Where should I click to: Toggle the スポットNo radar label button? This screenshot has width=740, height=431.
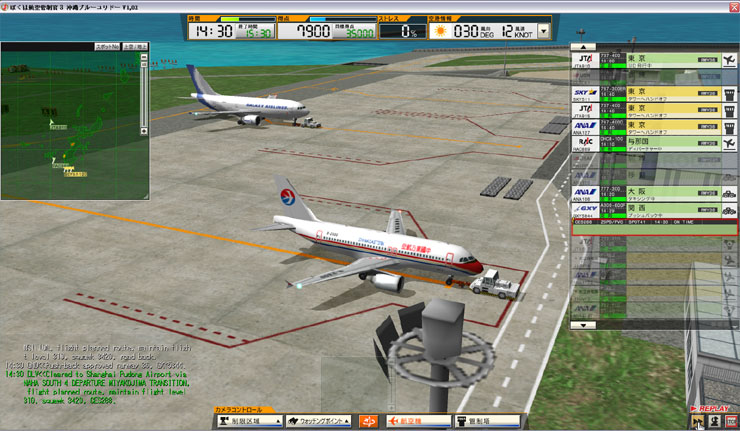pyautogui.click(x=106, y=47)
